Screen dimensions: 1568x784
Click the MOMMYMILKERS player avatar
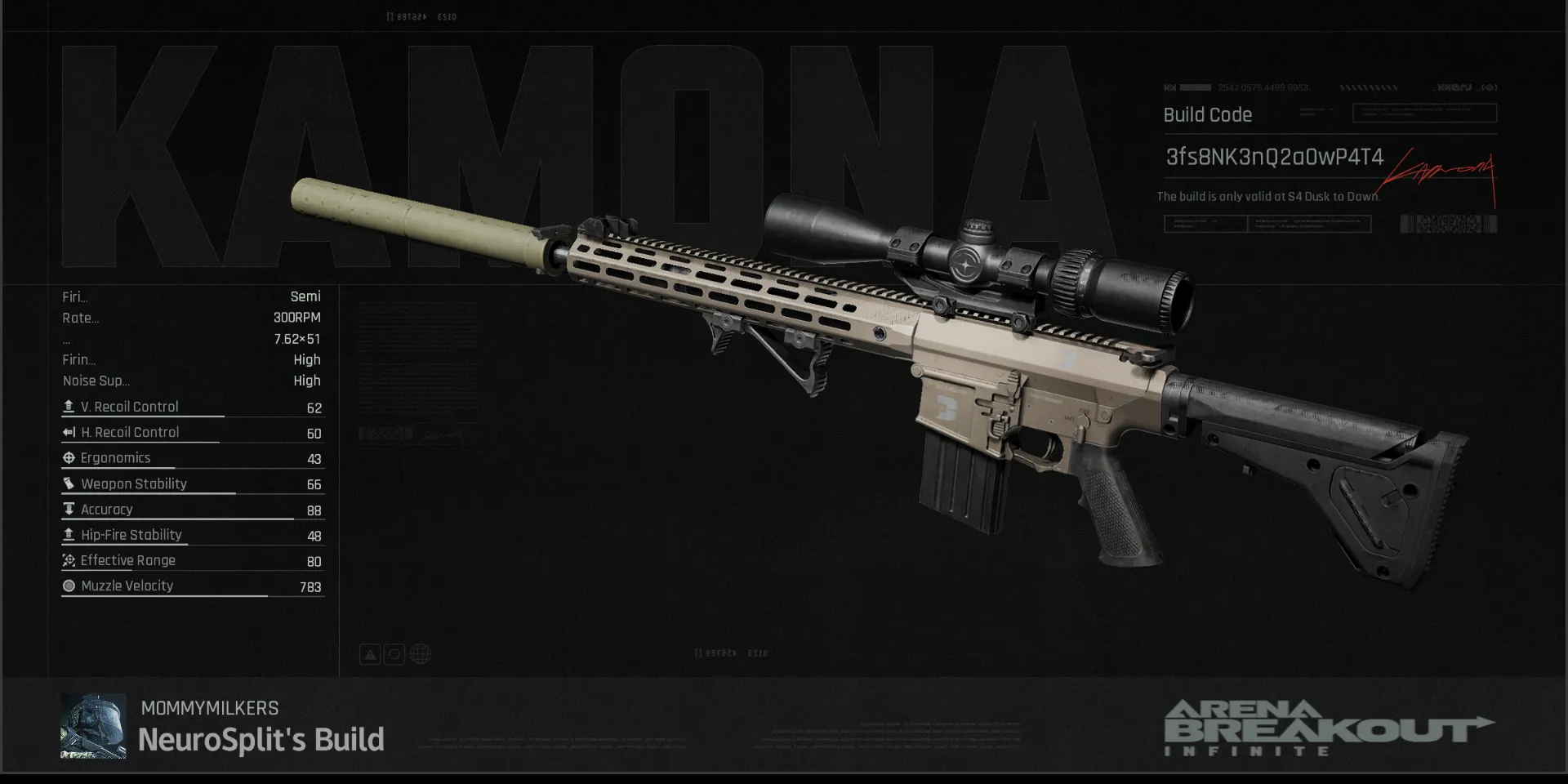[x=93, y=726]
